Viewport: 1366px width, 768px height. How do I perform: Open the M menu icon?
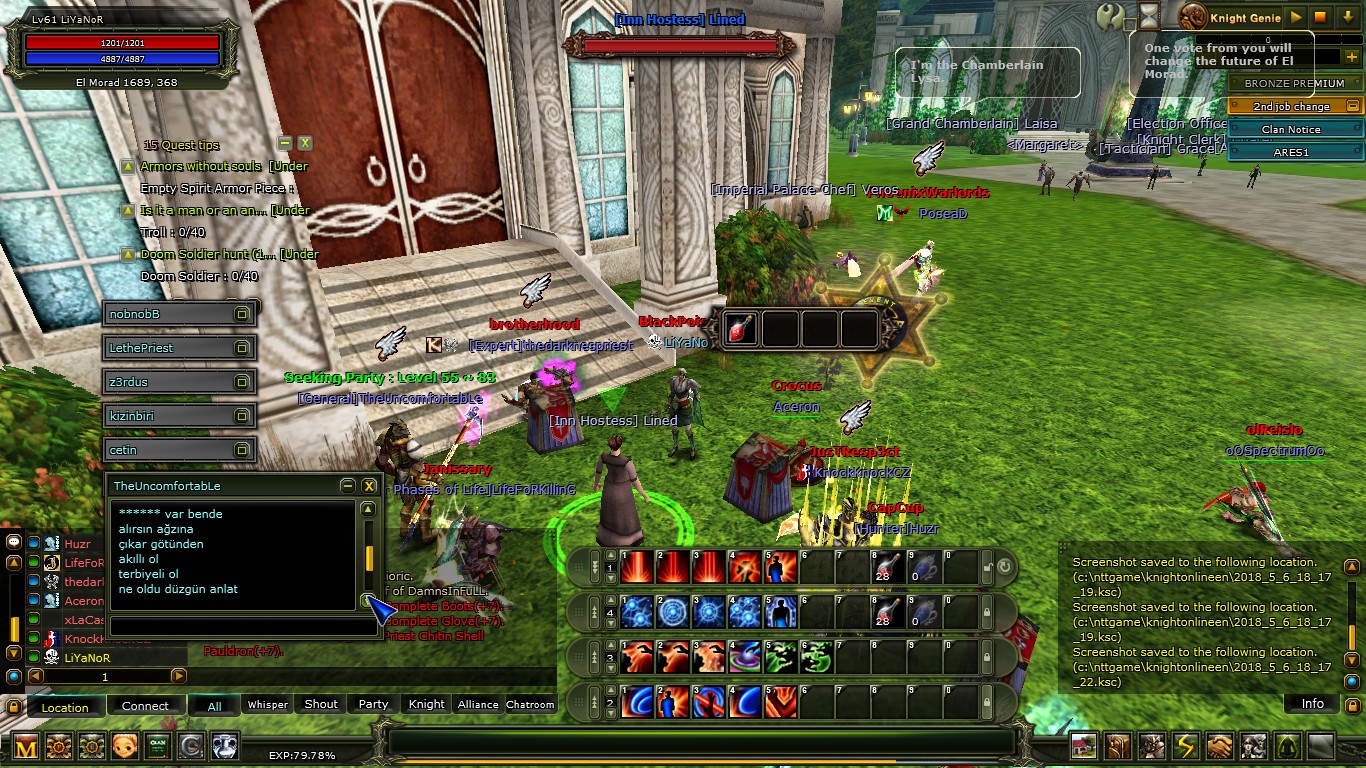pyautogui.click(x=26, y=746)
